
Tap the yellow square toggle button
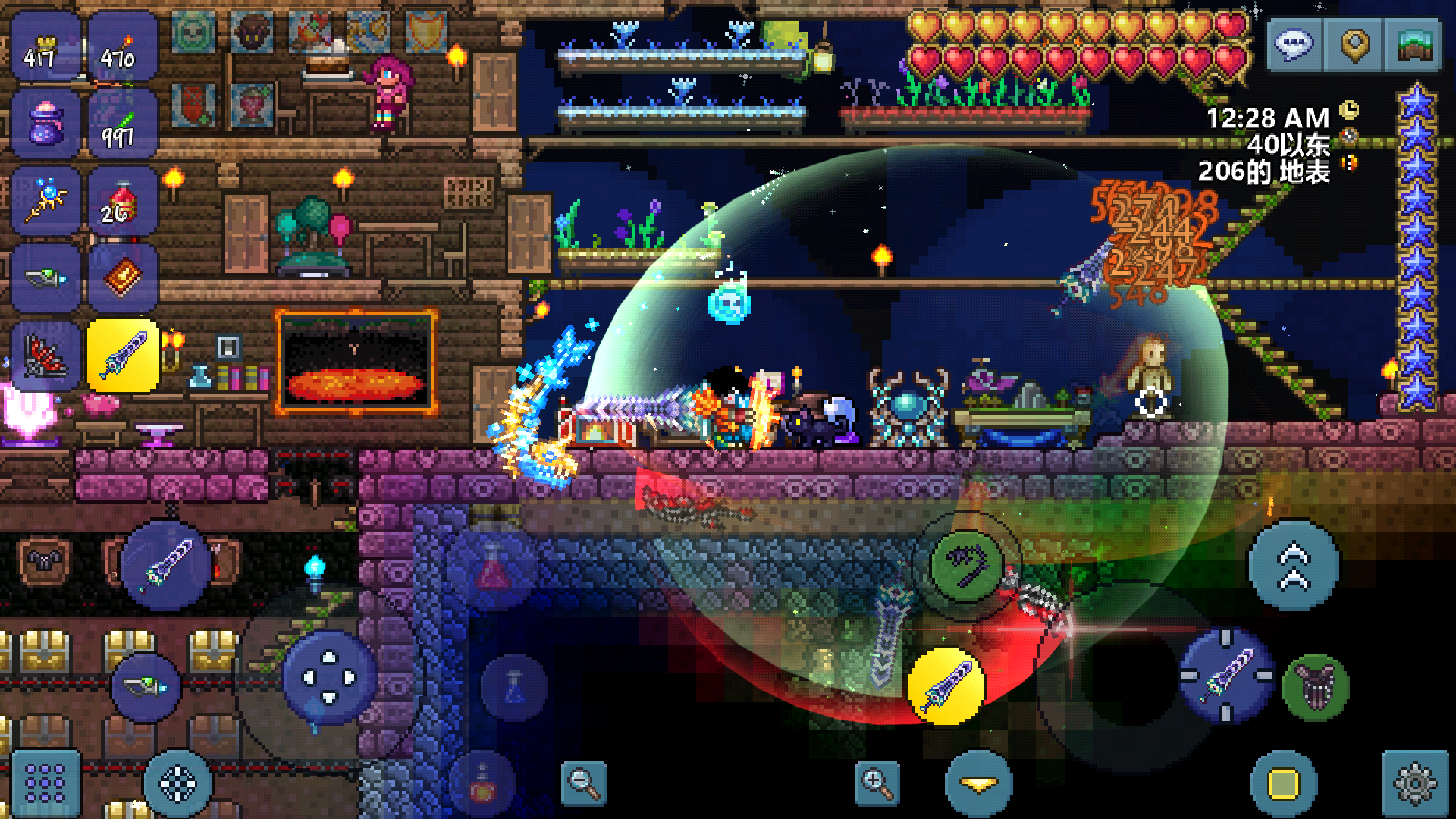coord(1283,784)
